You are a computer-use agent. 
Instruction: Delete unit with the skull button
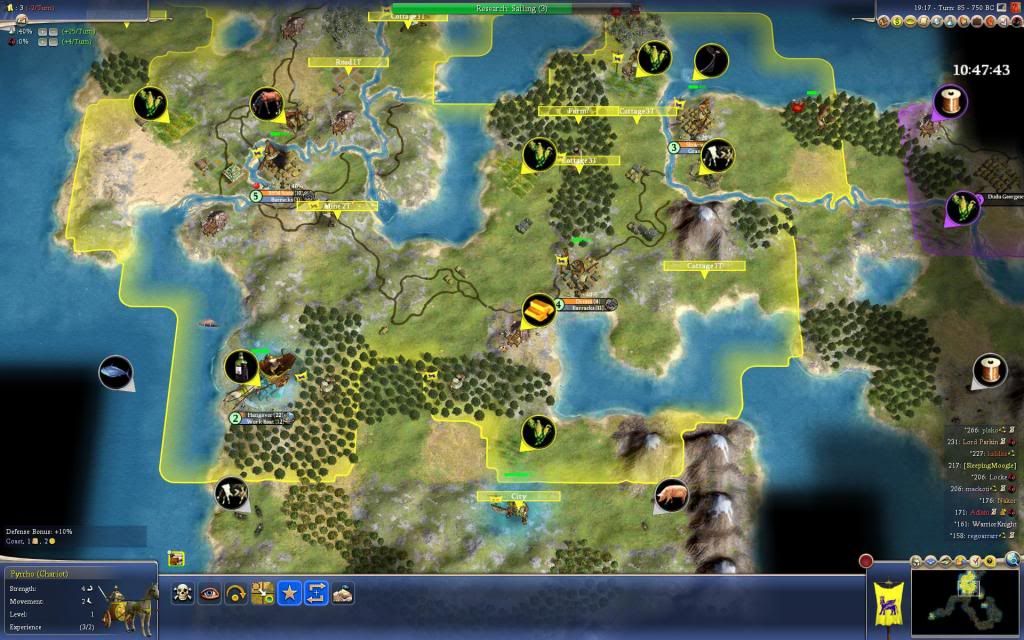click(184, 593)
